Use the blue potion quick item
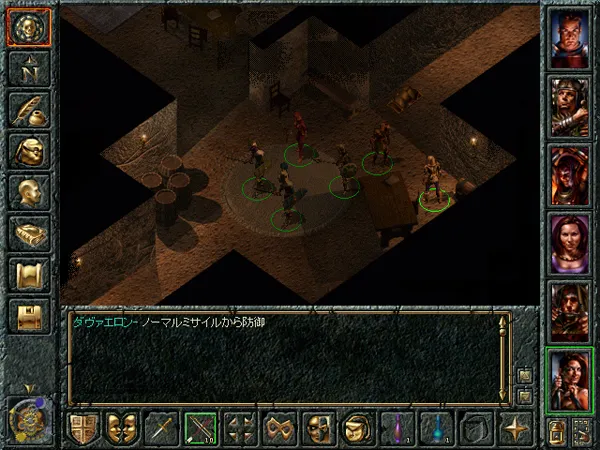This screenshot has width=600, height=450. pos(438,428)
